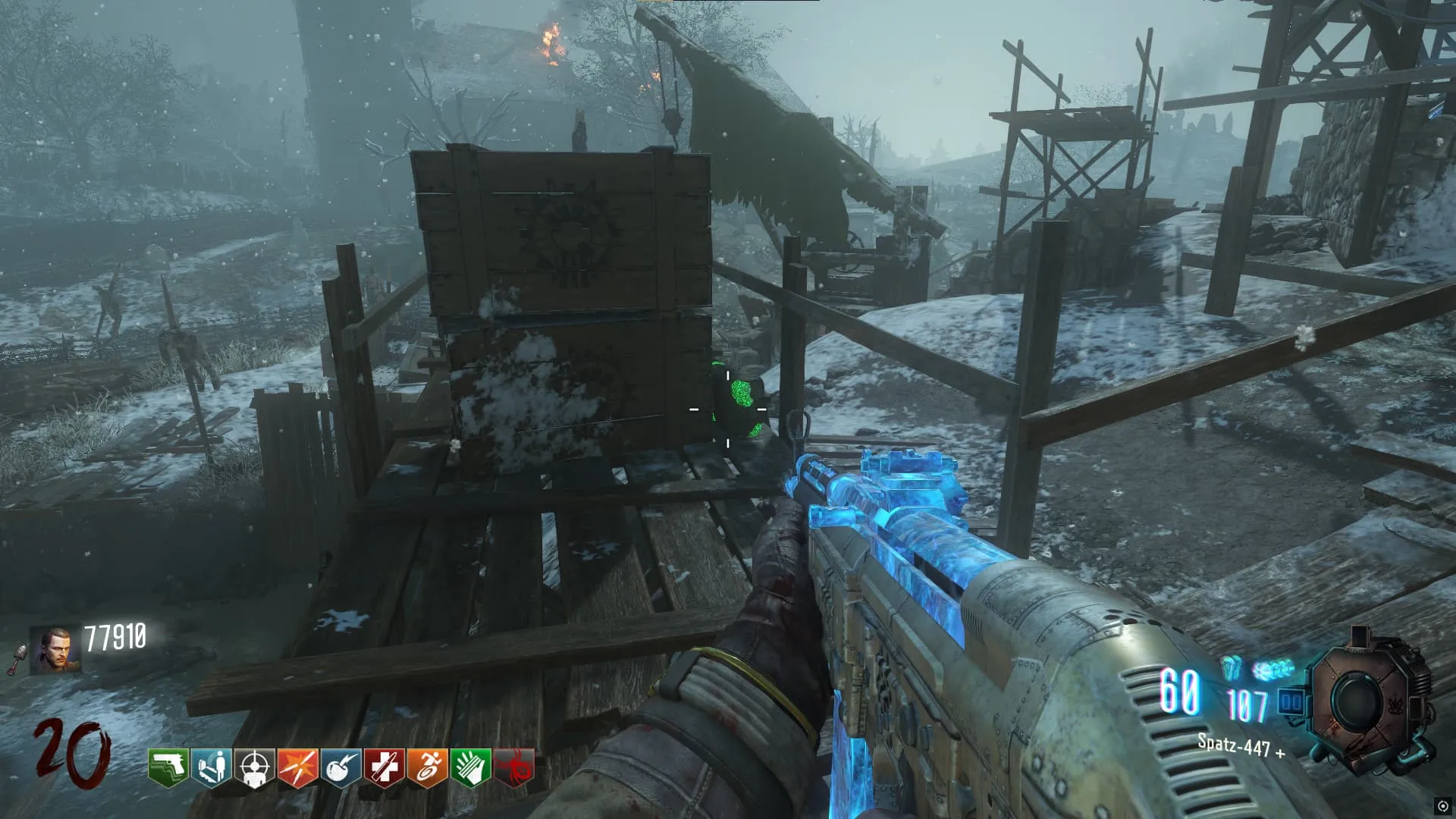Click the Quick Revive perk icon
This screenshot has width=1456, height=819.
click(x=212, y=768)
